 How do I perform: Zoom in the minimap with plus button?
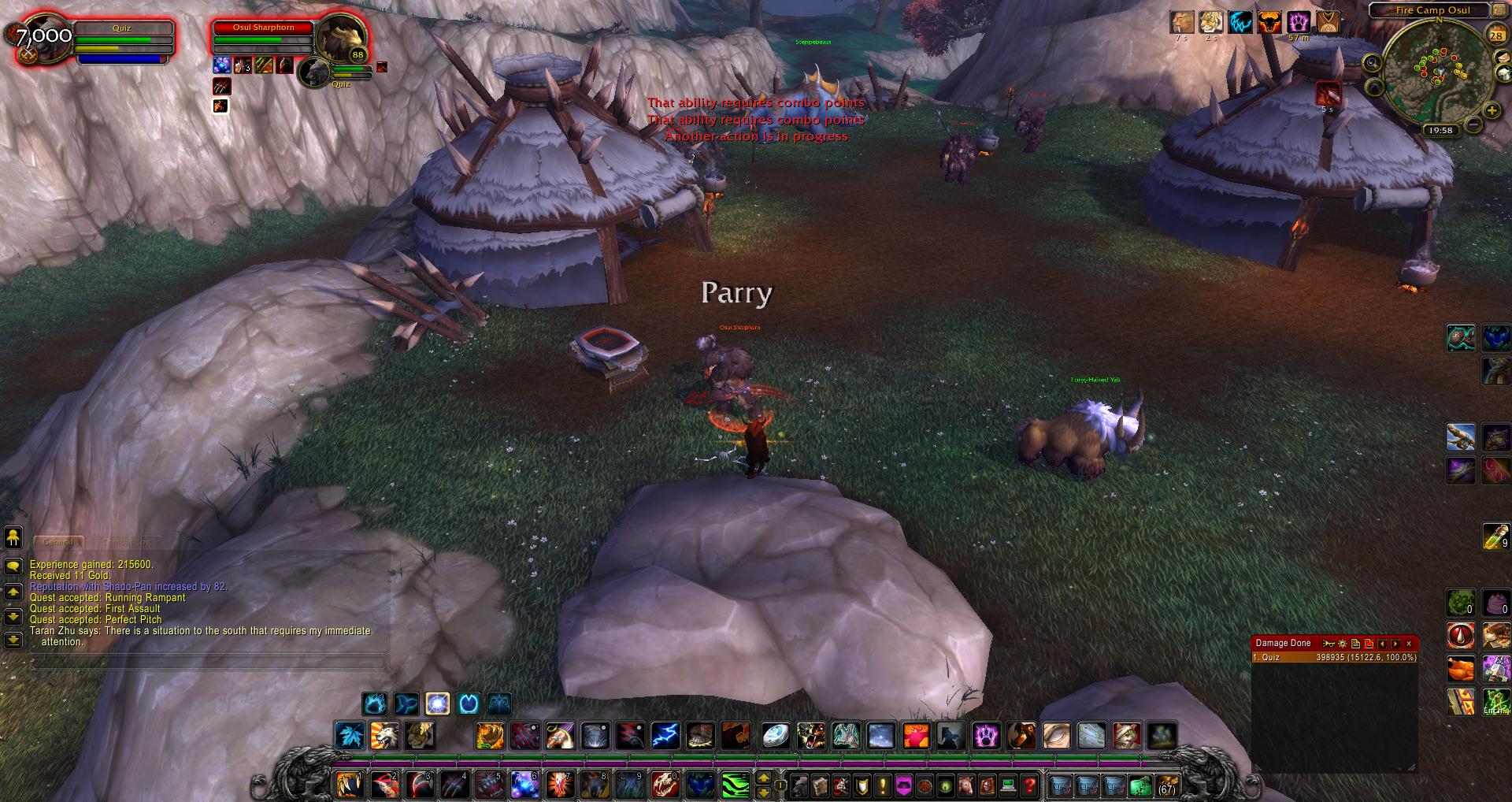coord(1492,110)
